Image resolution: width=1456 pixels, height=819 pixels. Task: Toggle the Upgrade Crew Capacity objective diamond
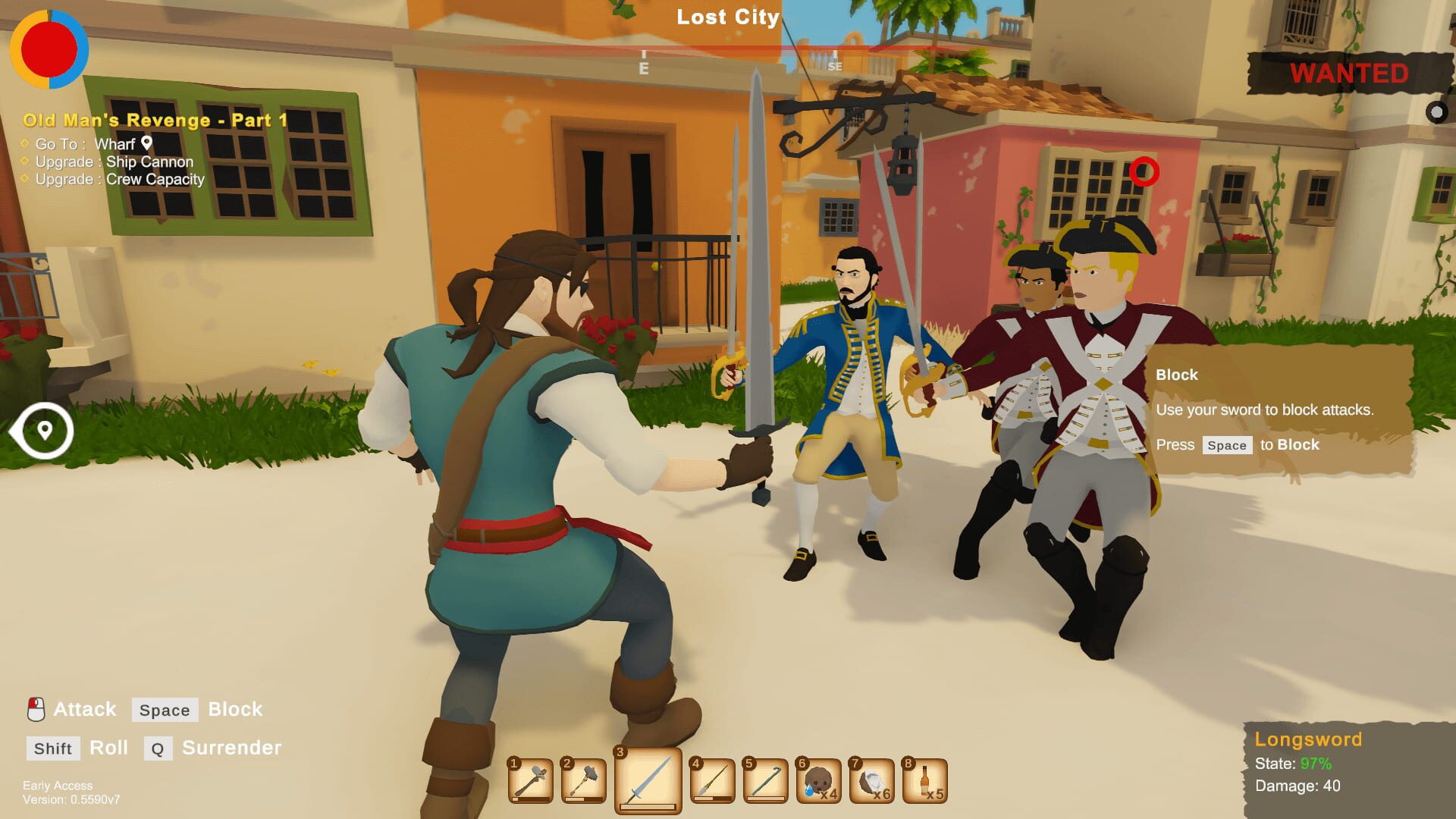pos(24,180)
